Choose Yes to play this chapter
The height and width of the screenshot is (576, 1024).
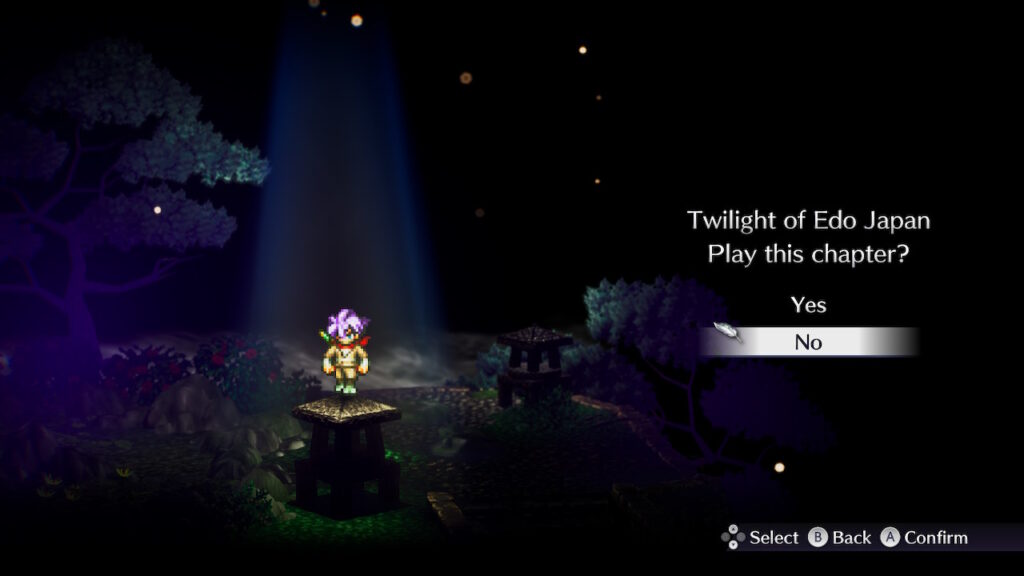[808, 304]
